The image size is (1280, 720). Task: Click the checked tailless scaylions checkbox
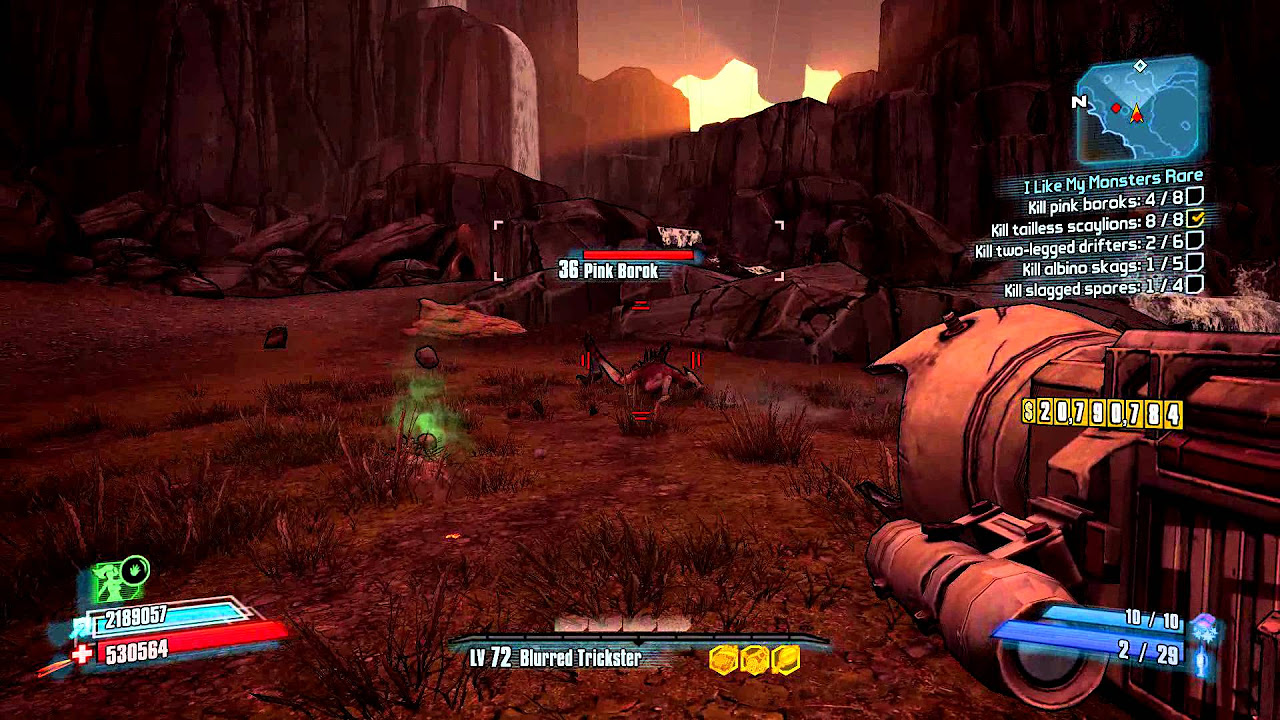(1196, 219)
